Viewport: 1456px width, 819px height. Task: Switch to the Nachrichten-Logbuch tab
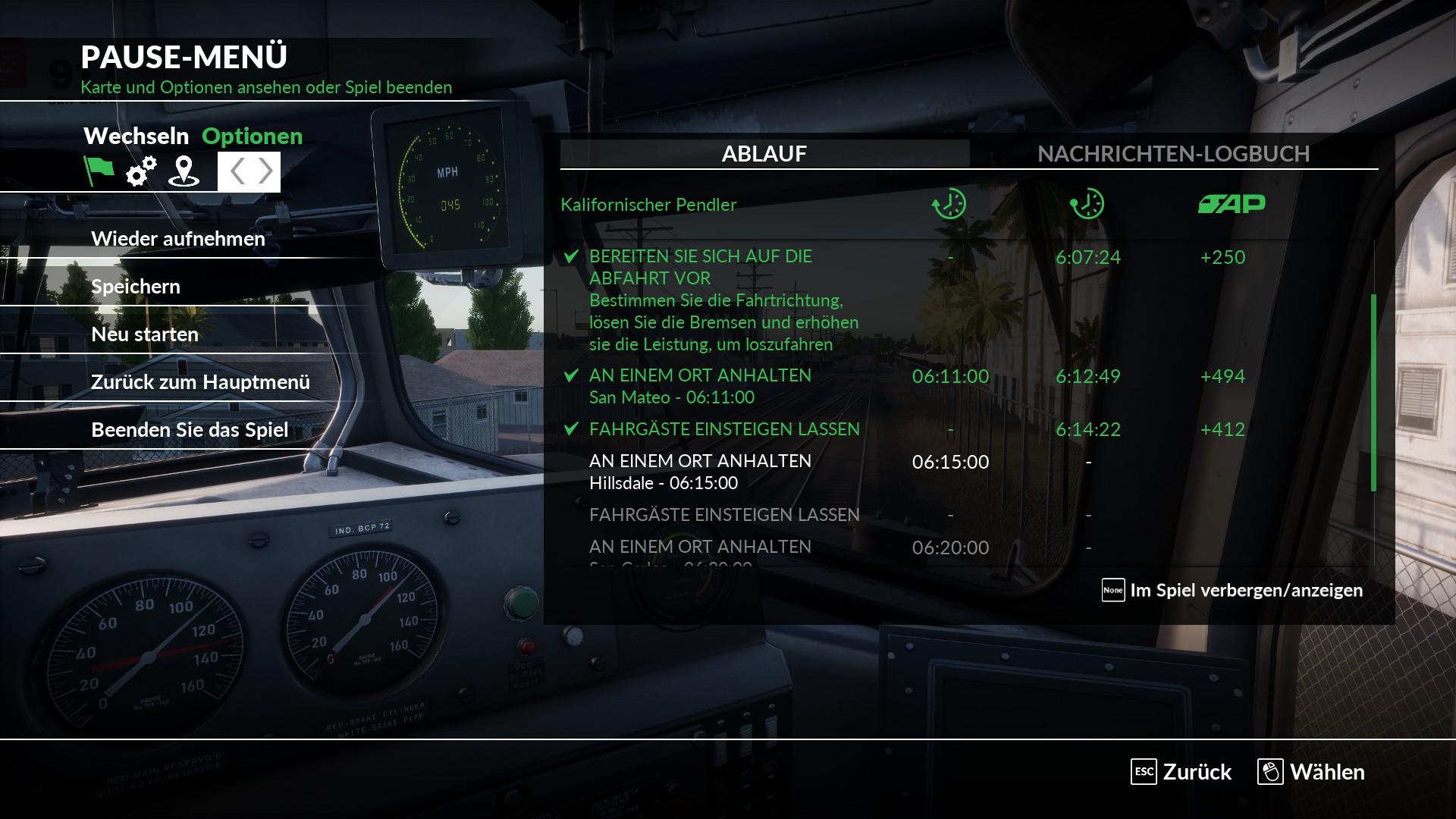pos(1173,154)
